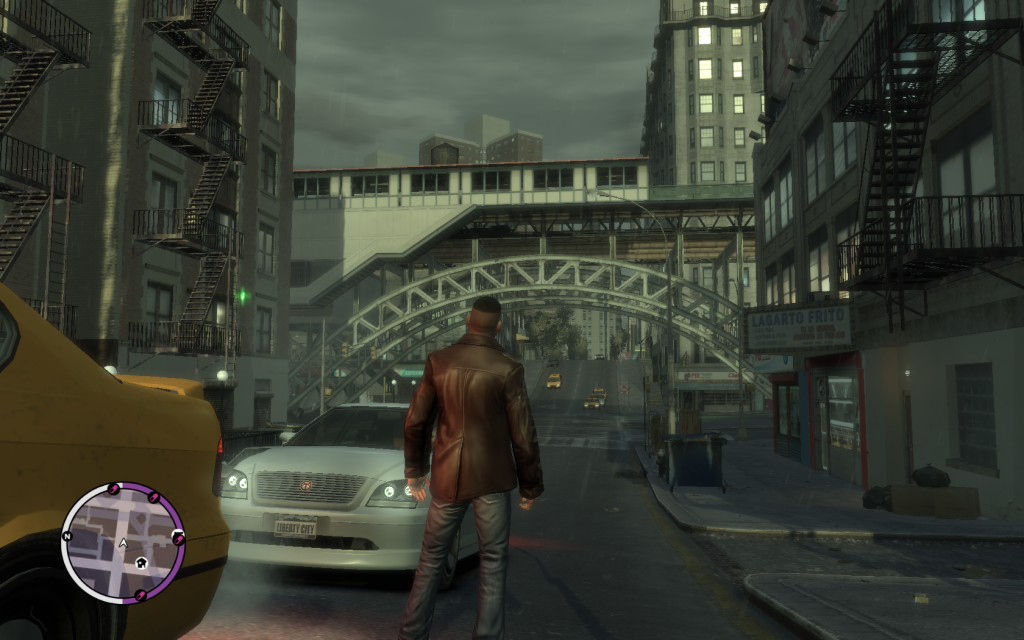The height and width of the screenshot is (640, 1024).
Task: Click the circular radar minimap
Action: click(122, 543)
